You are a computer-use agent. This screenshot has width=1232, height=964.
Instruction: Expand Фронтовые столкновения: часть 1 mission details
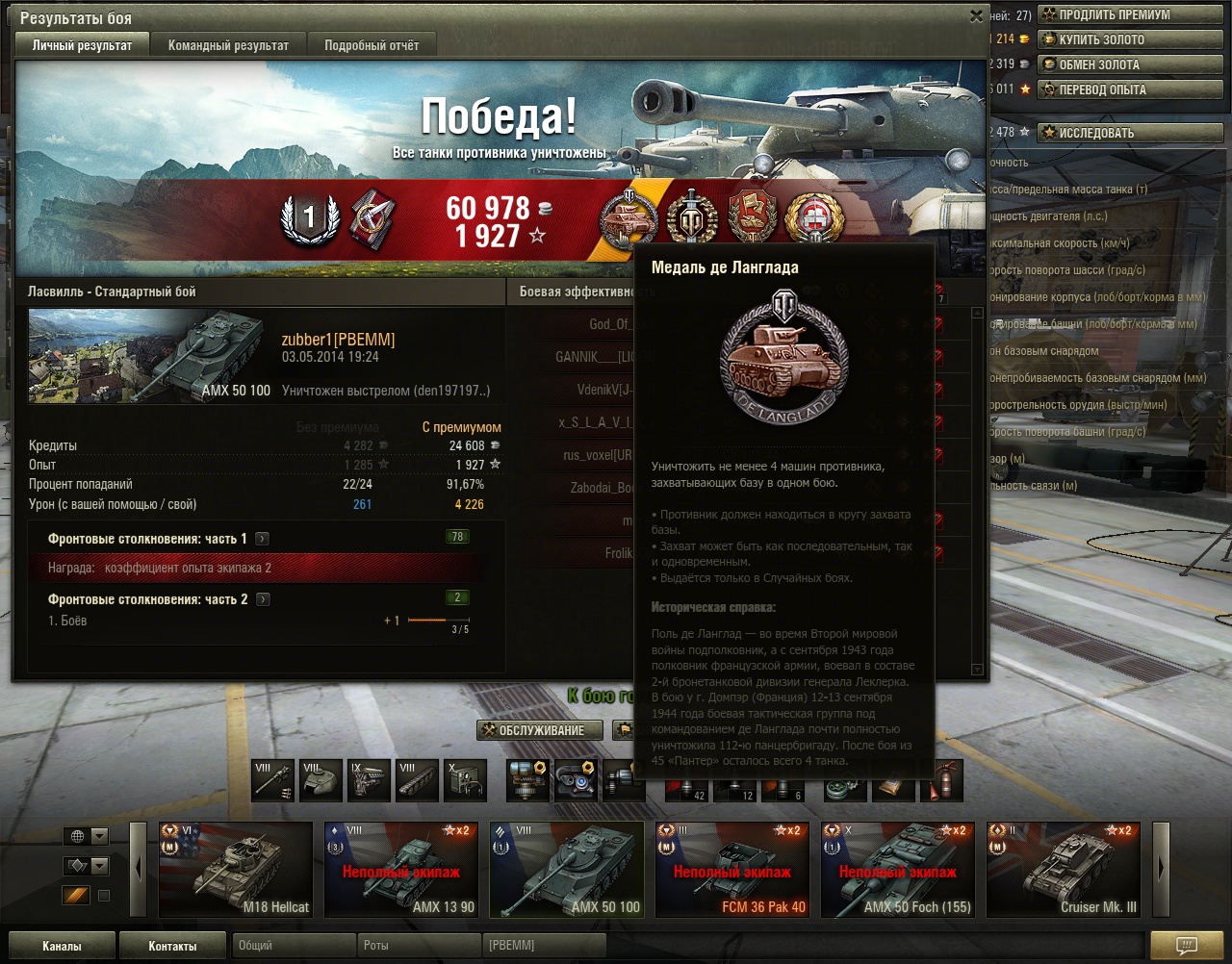[x=263, y=540]
